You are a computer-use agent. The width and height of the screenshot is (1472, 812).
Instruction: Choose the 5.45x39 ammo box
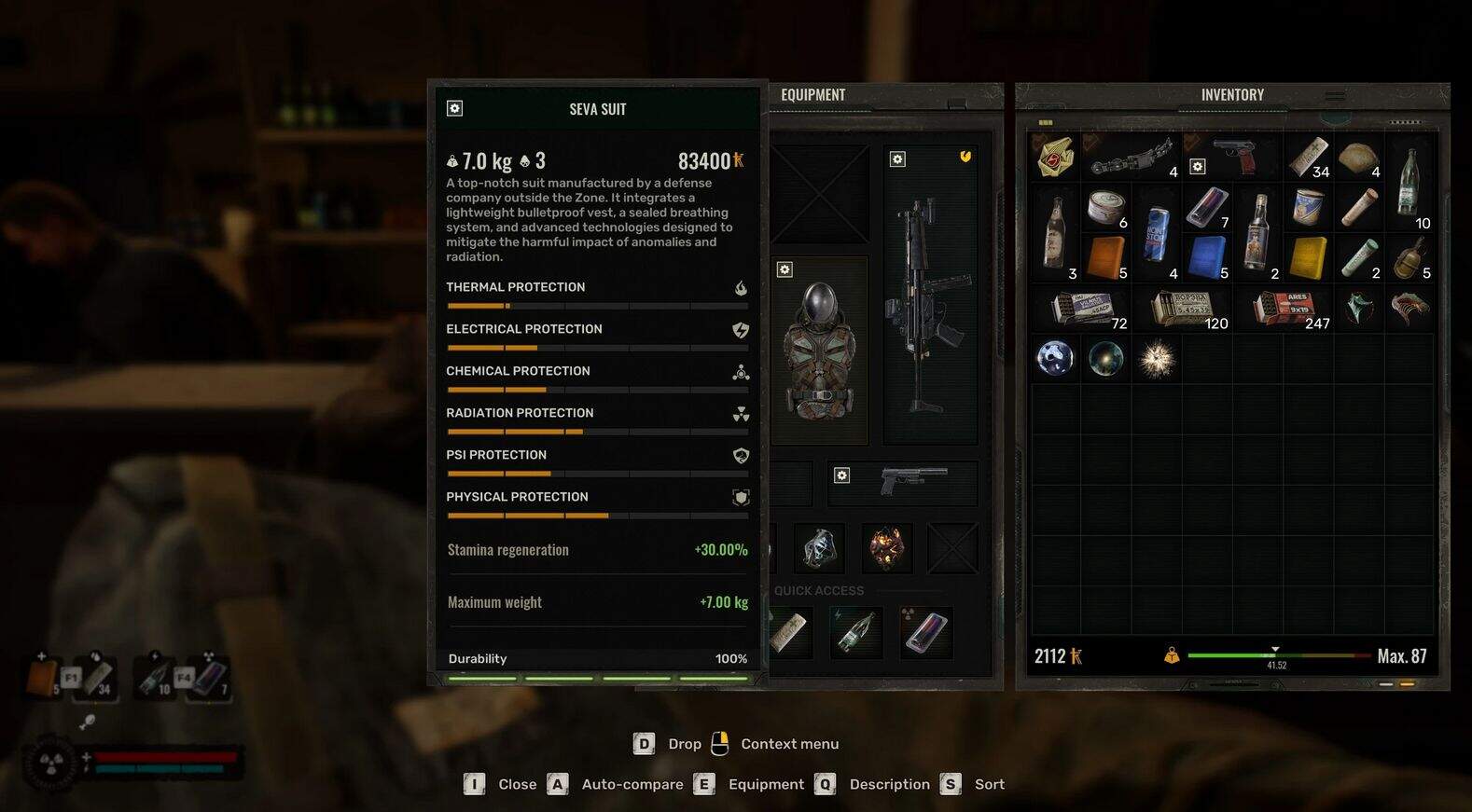click(x=1183, y=308)
